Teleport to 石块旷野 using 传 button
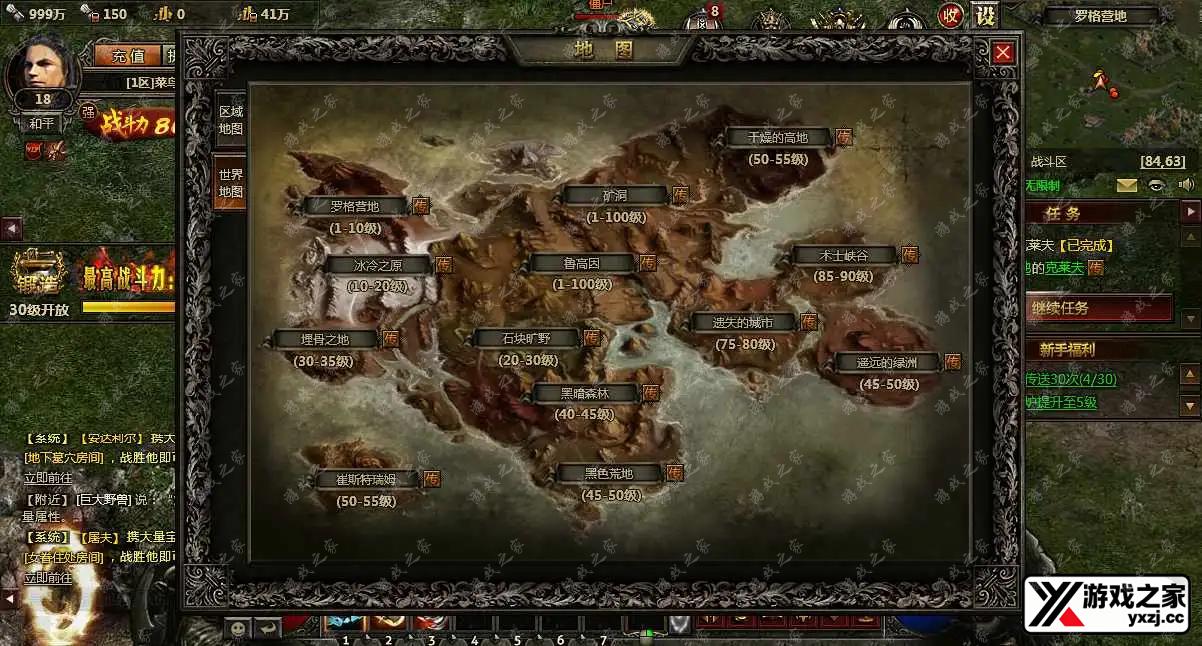The image size is (1202, 646). pyautogui.click(x=592, y=338)
